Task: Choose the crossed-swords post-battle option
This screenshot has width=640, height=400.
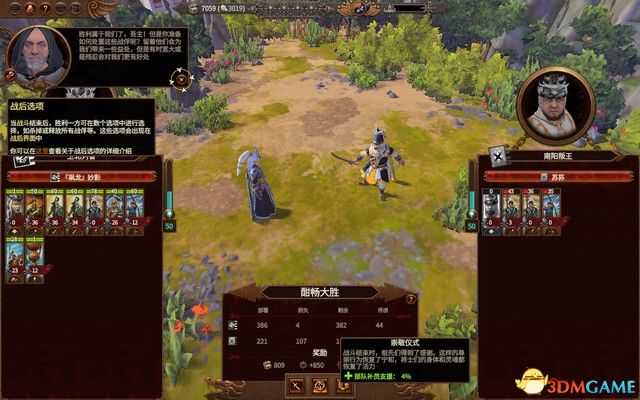Action: (296, 385)
